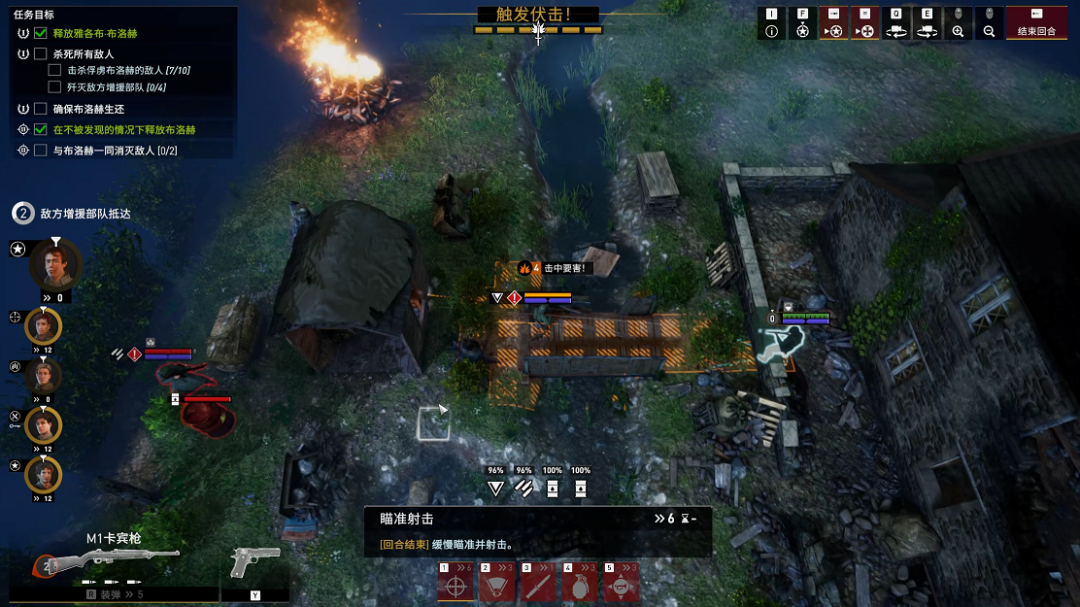The height and width of the screenshot is (607, 1080).
Task: Use the grenade ability
Action: [x=580, y=584]
